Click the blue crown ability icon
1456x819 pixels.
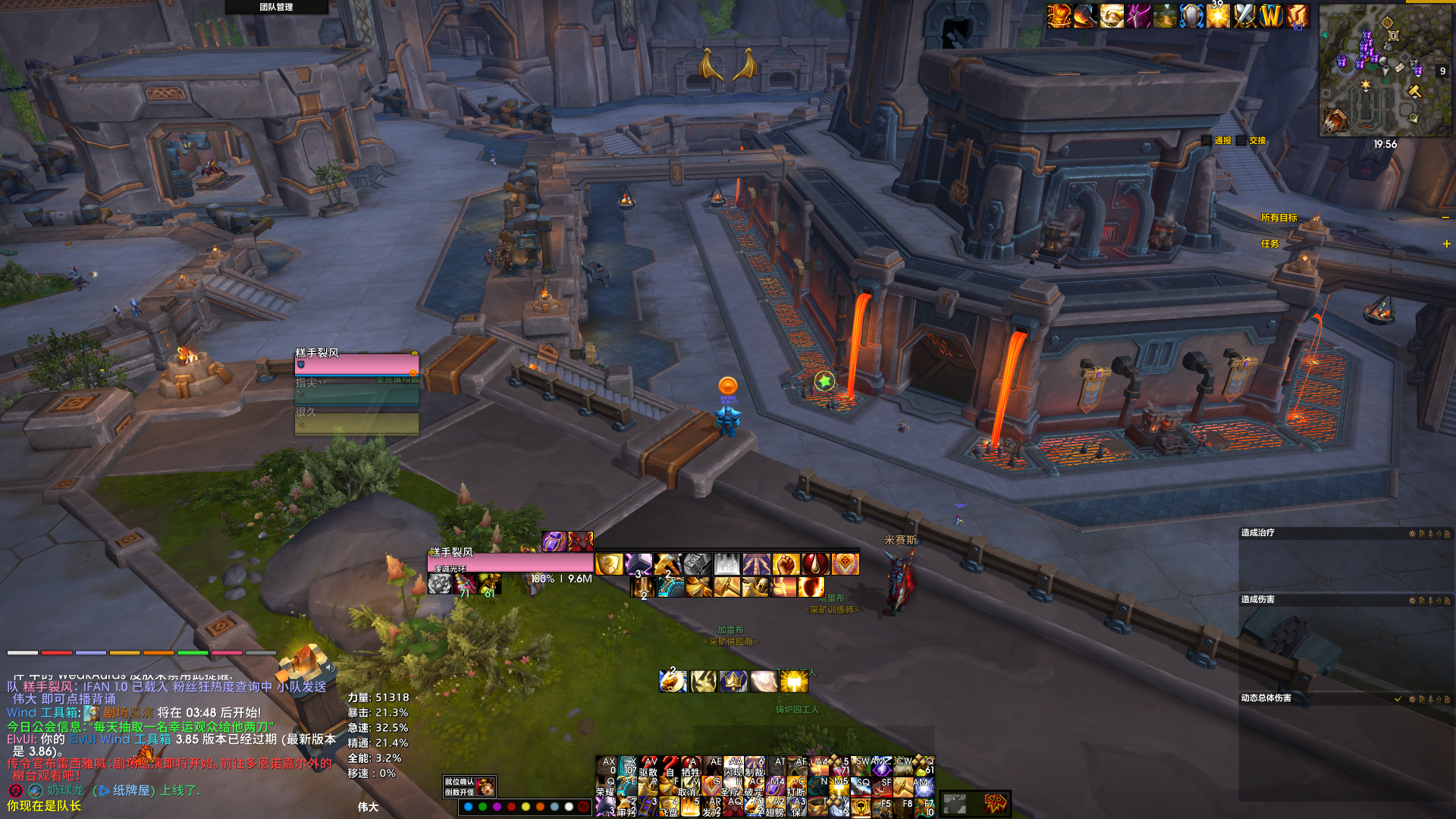(x=733, y=681)
